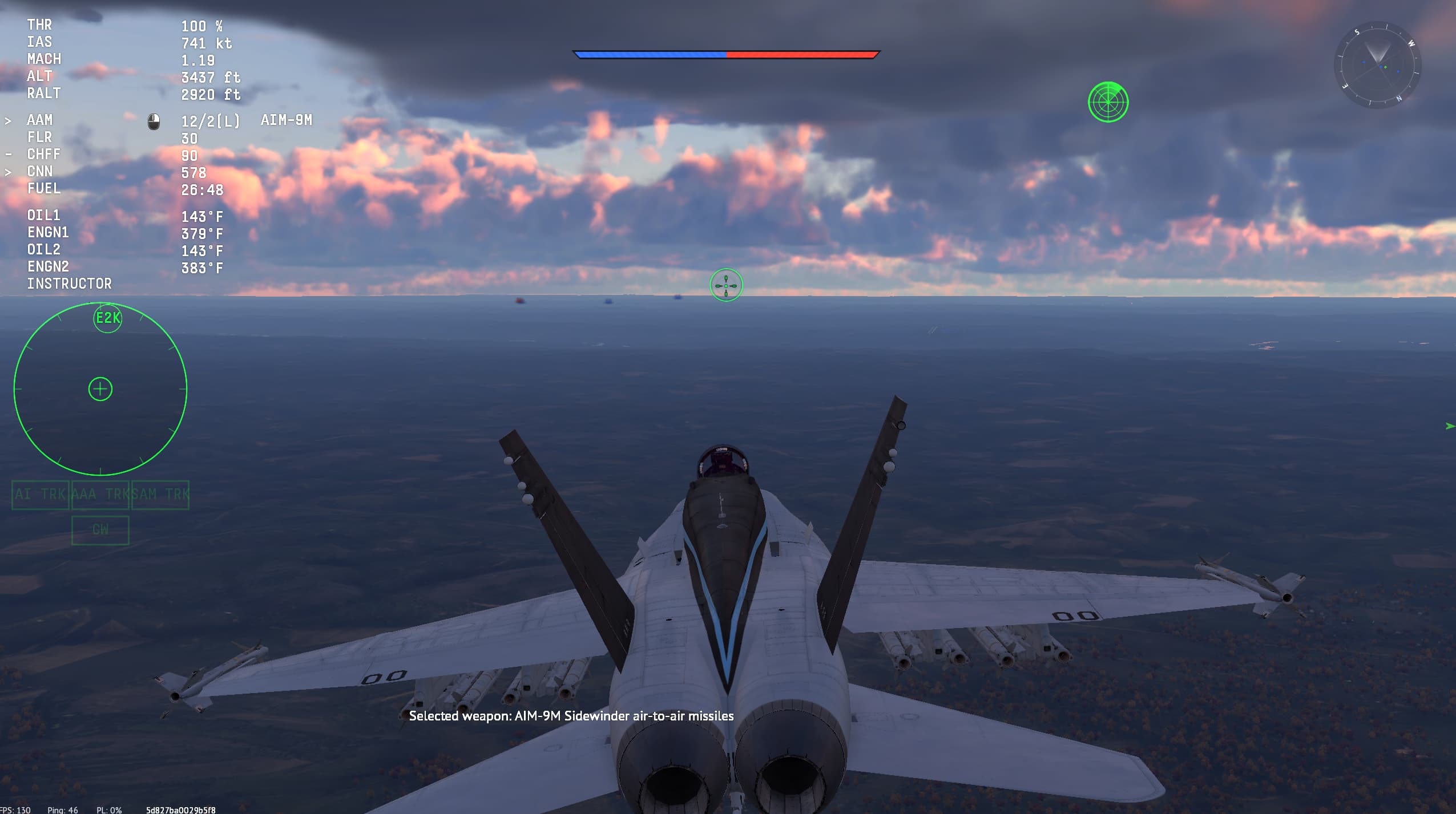Click the AI TRK indicator box
Viewport: 1456px width, 814px height.
(41, 495)
